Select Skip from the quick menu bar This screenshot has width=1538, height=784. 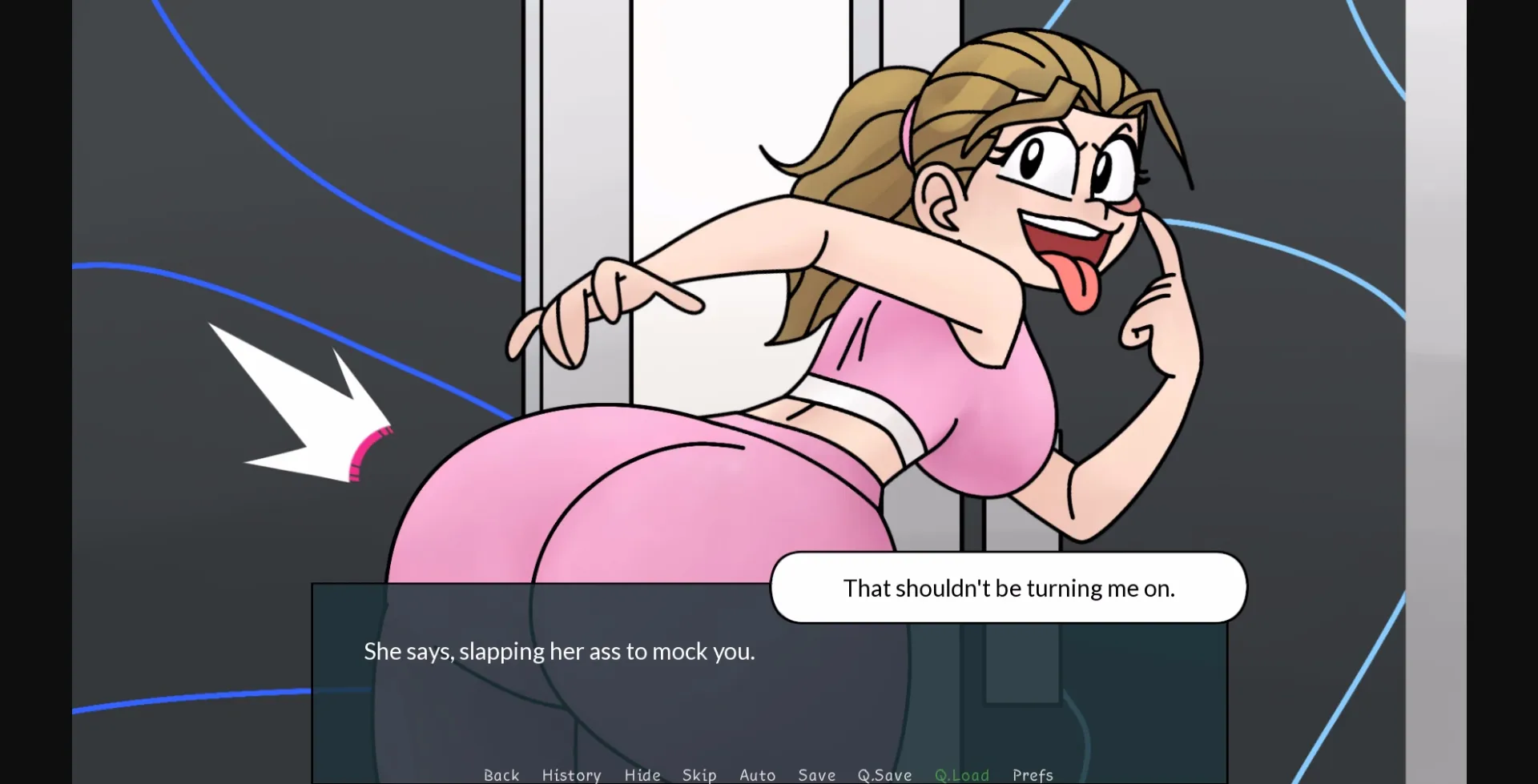click(699, 774)
